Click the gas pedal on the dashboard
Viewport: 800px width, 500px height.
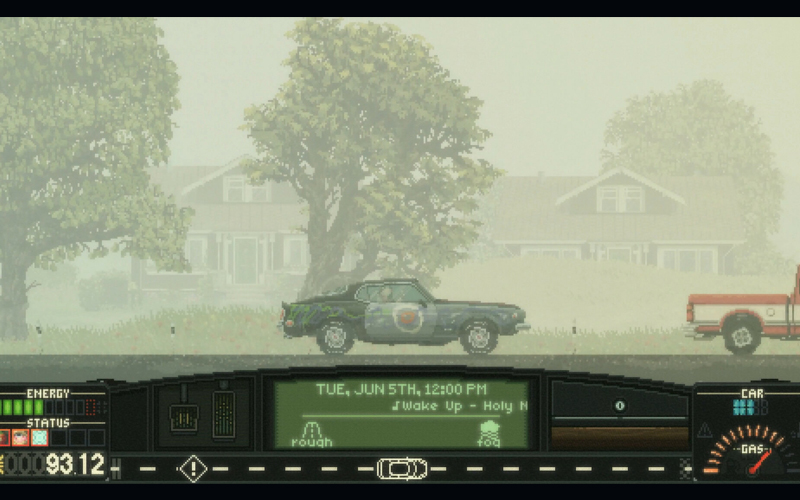coord(225,413)
